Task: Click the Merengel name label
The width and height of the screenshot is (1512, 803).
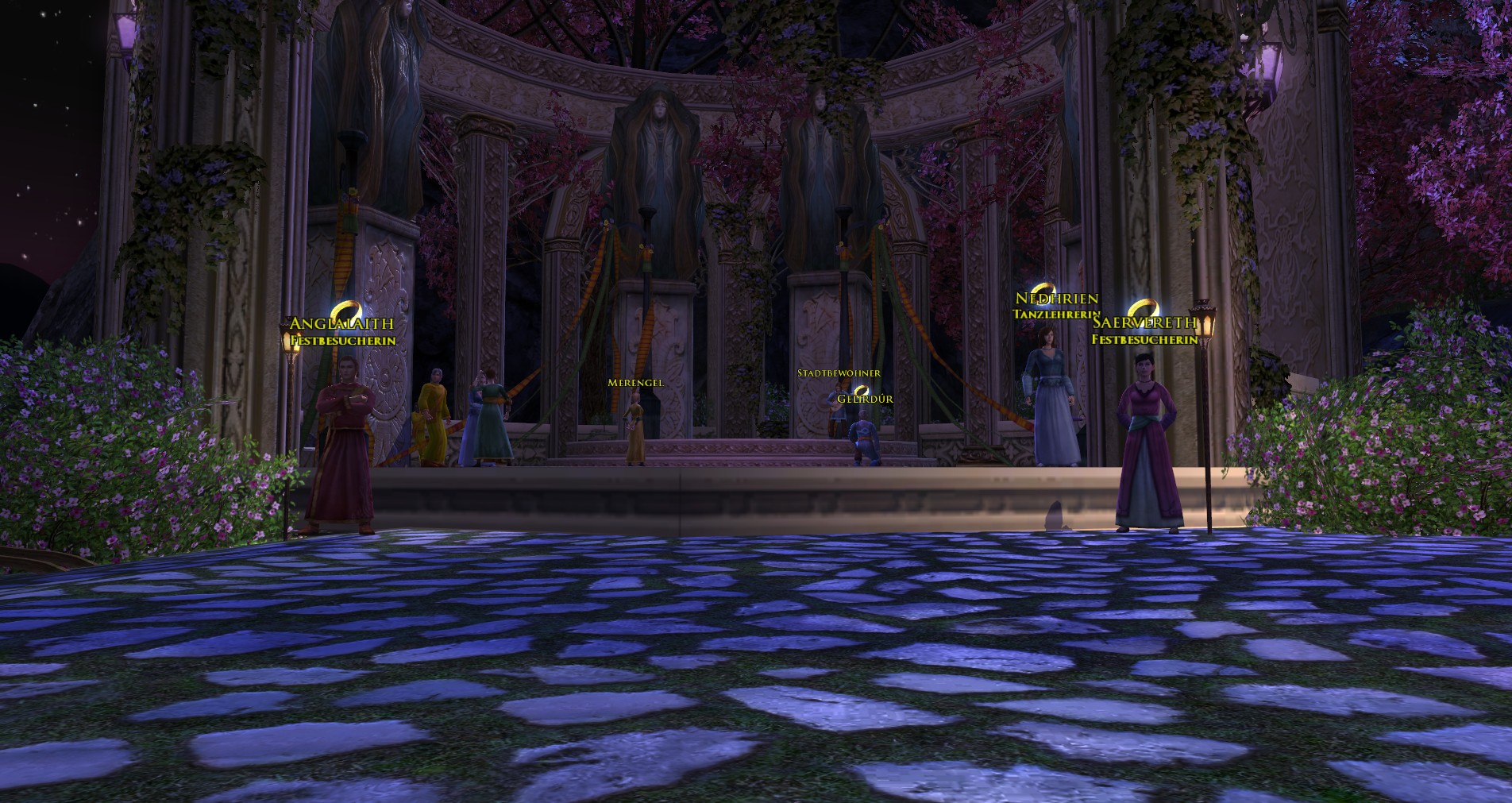Action: tap(634, 383)
